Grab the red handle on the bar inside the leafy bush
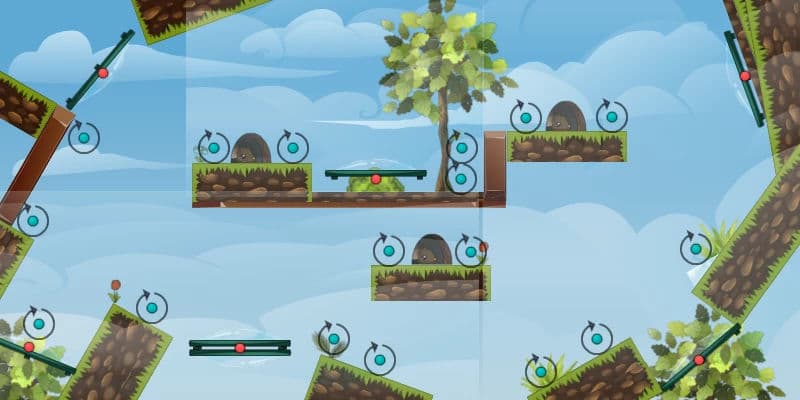The image size is (800, 400). tap(699, 359)
